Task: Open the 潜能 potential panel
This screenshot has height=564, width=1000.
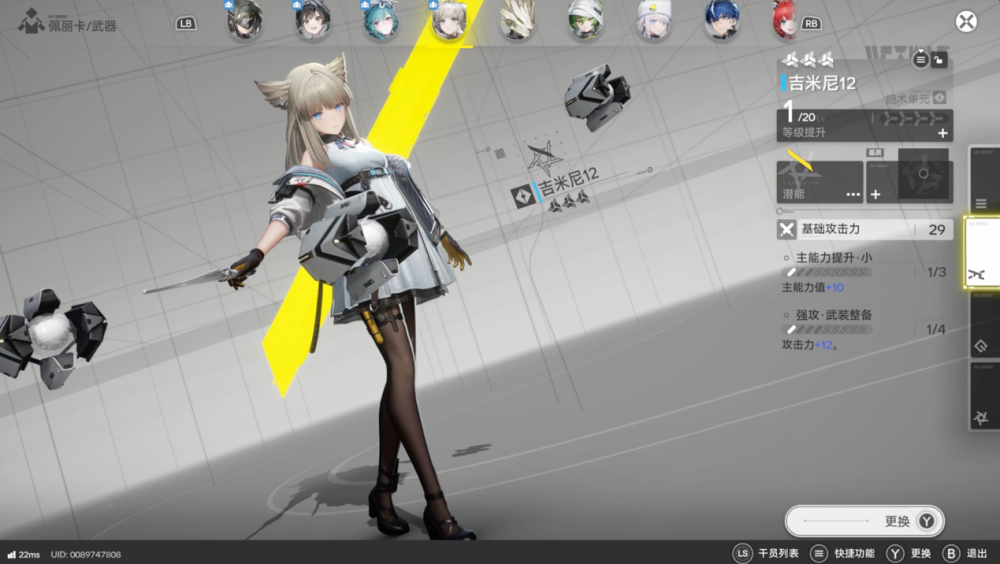Action: 819,182
